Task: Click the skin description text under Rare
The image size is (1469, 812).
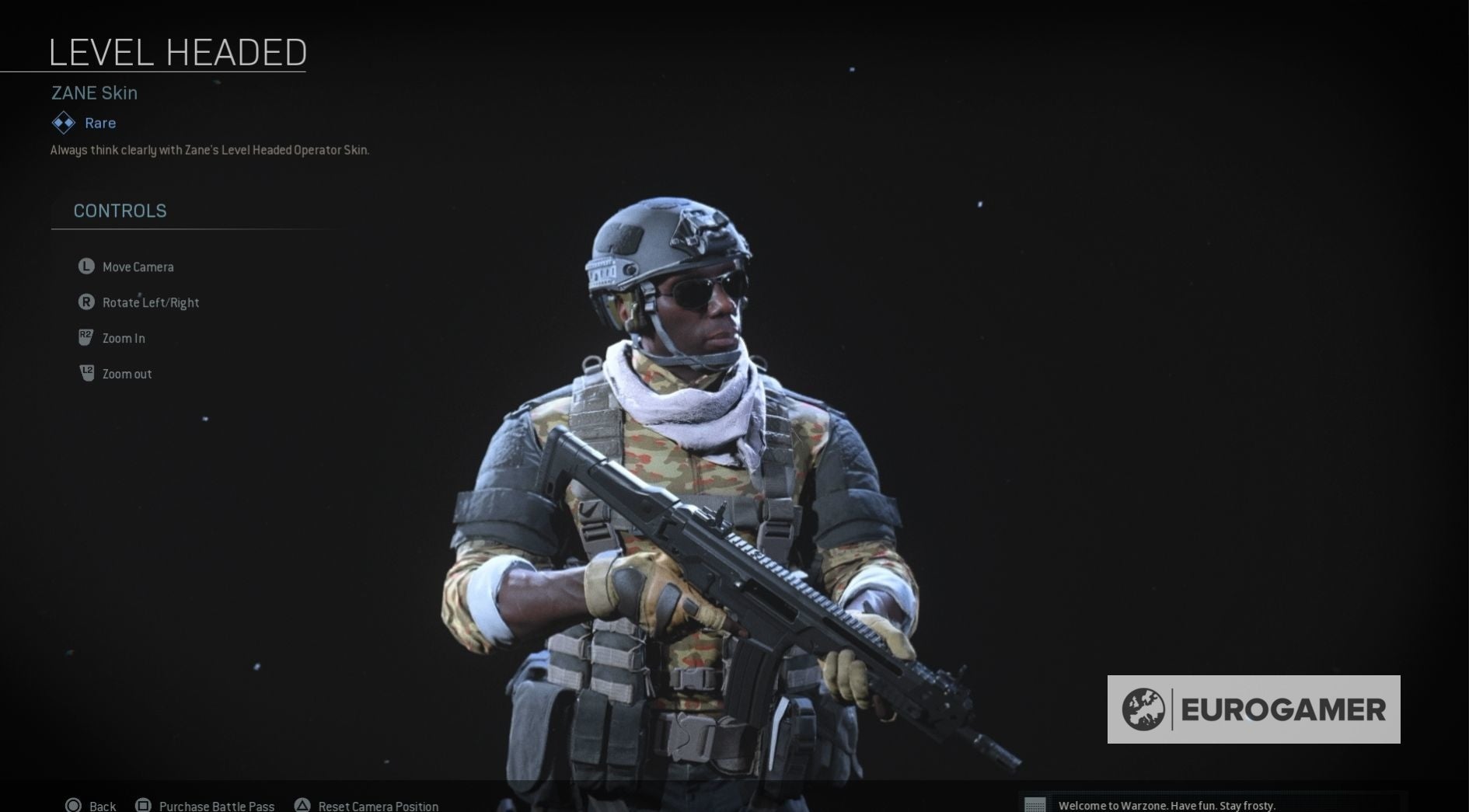Action: click(209, 149)
